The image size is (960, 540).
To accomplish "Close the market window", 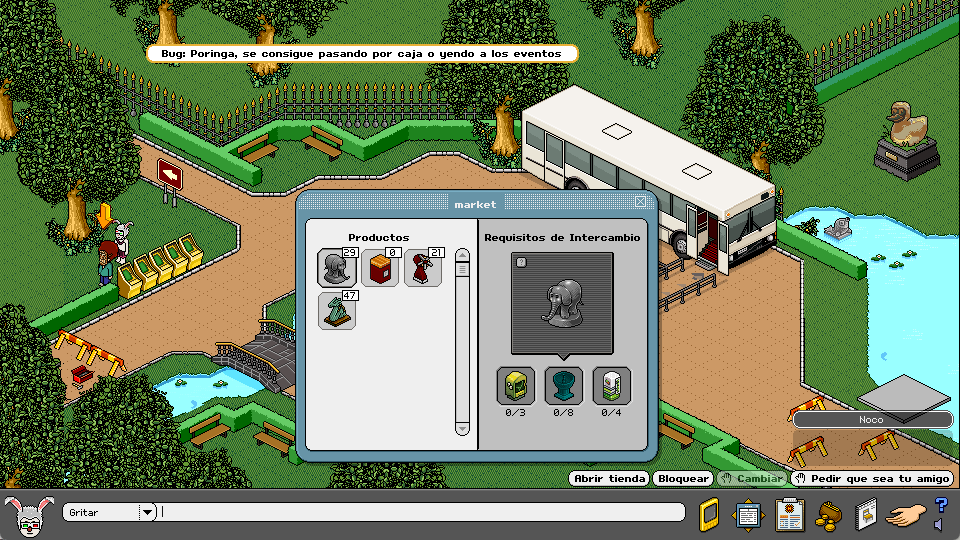I will [x=640, y=202].
